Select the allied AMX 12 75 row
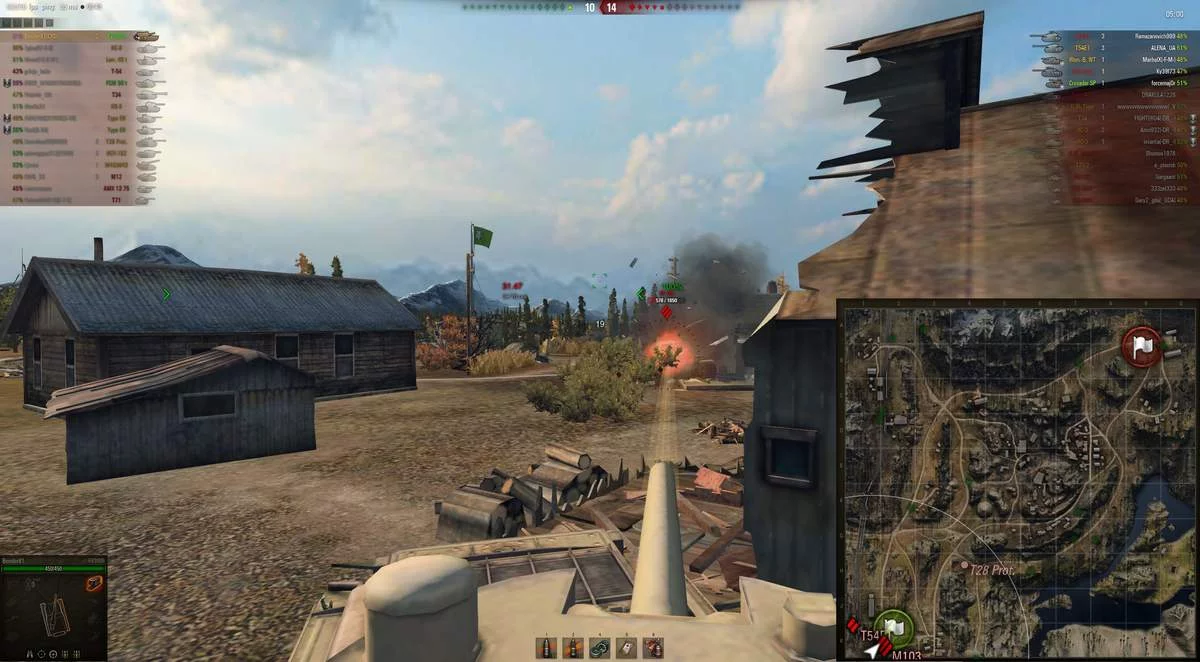Image resolution: width=1200 pixels, height=662 pixels. (x=80, y=188)
